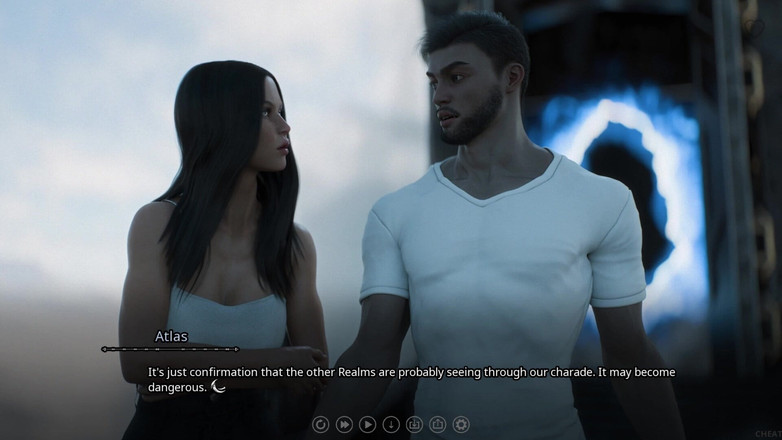
Task: Activate the fast-forward skip button
Action: tap(344, 425)
